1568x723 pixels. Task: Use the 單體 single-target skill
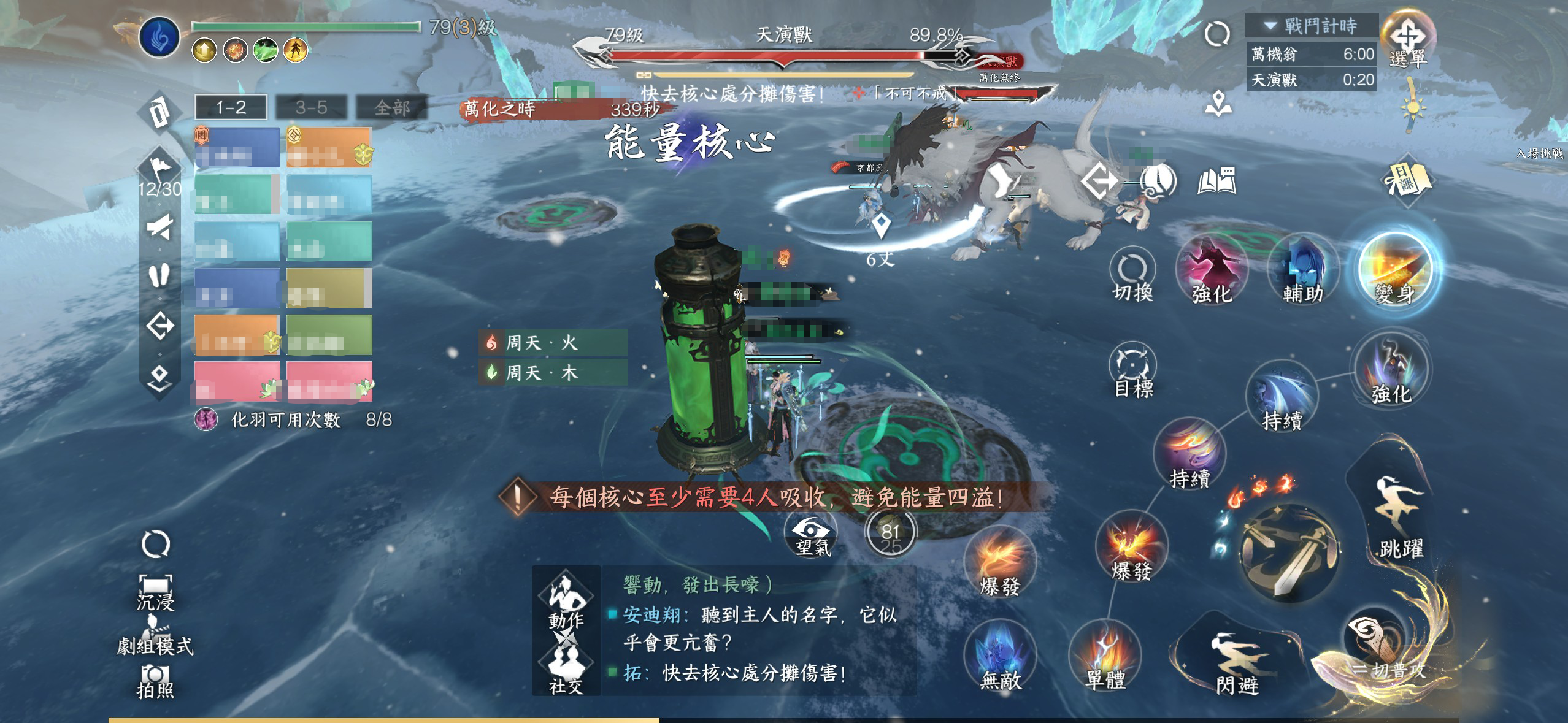click(1105, 657)
